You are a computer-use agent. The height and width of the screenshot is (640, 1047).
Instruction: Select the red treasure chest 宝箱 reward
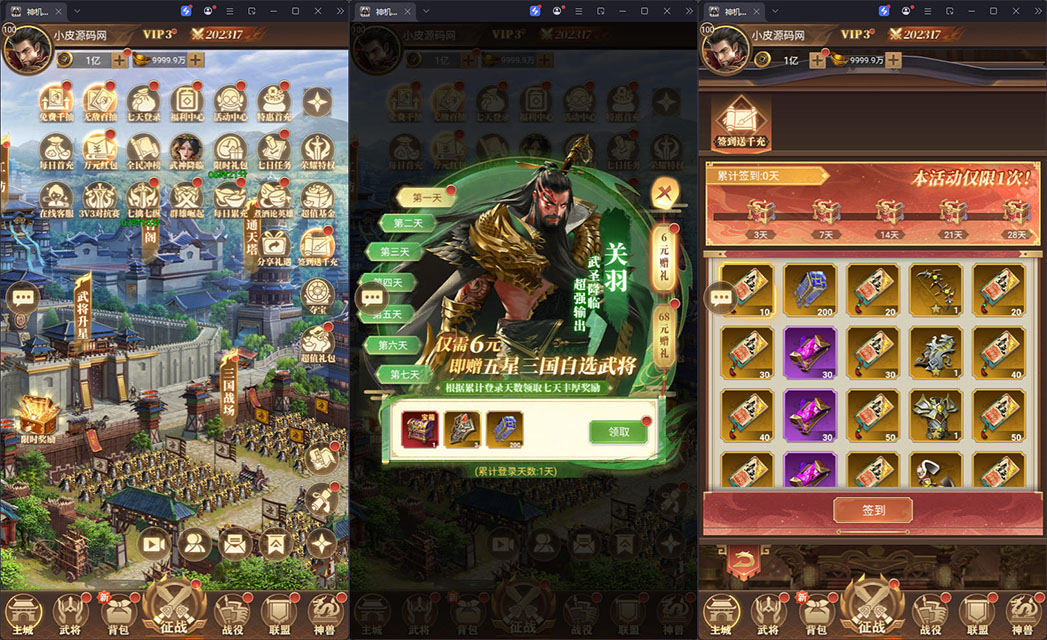pos(418,429)
